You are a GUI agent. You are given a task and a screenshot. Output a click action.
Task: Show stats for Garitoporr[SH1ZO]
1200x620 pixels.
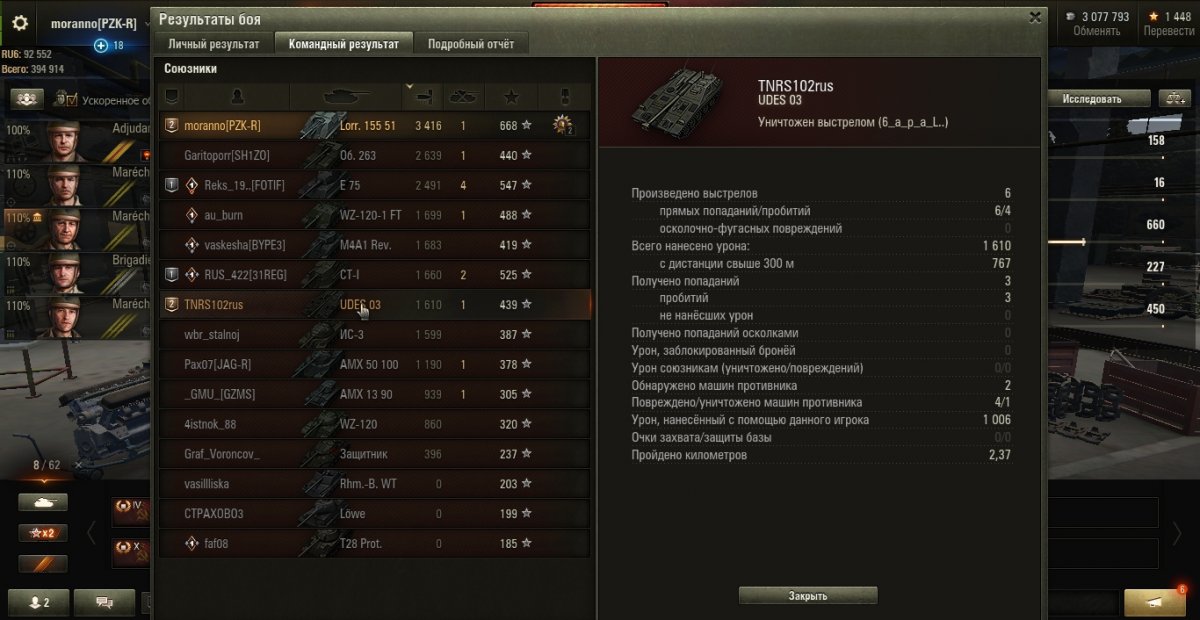coord(375,156)
